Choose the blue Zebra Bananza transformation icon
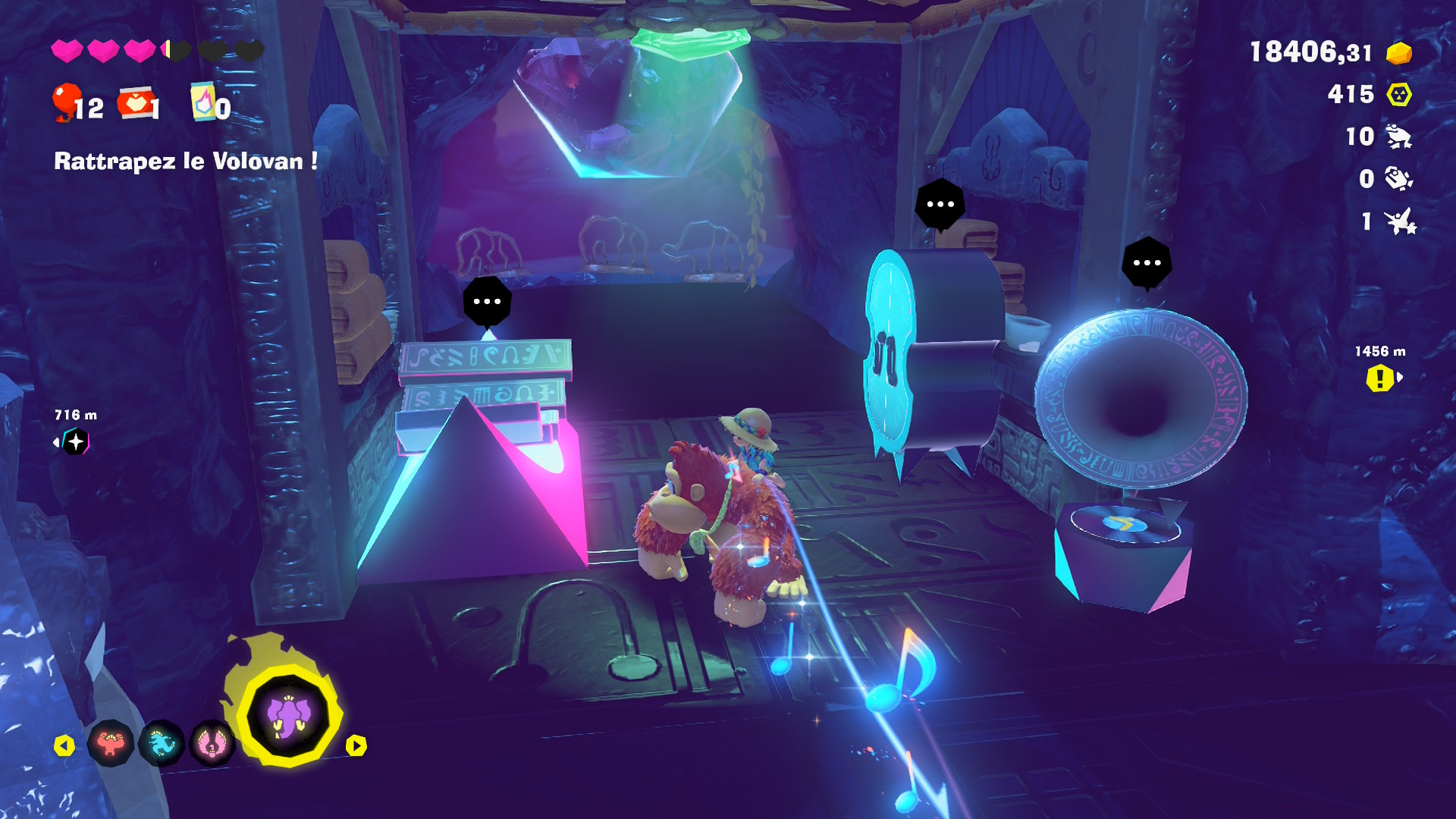 pyautogui.click(x=162, y=743)
